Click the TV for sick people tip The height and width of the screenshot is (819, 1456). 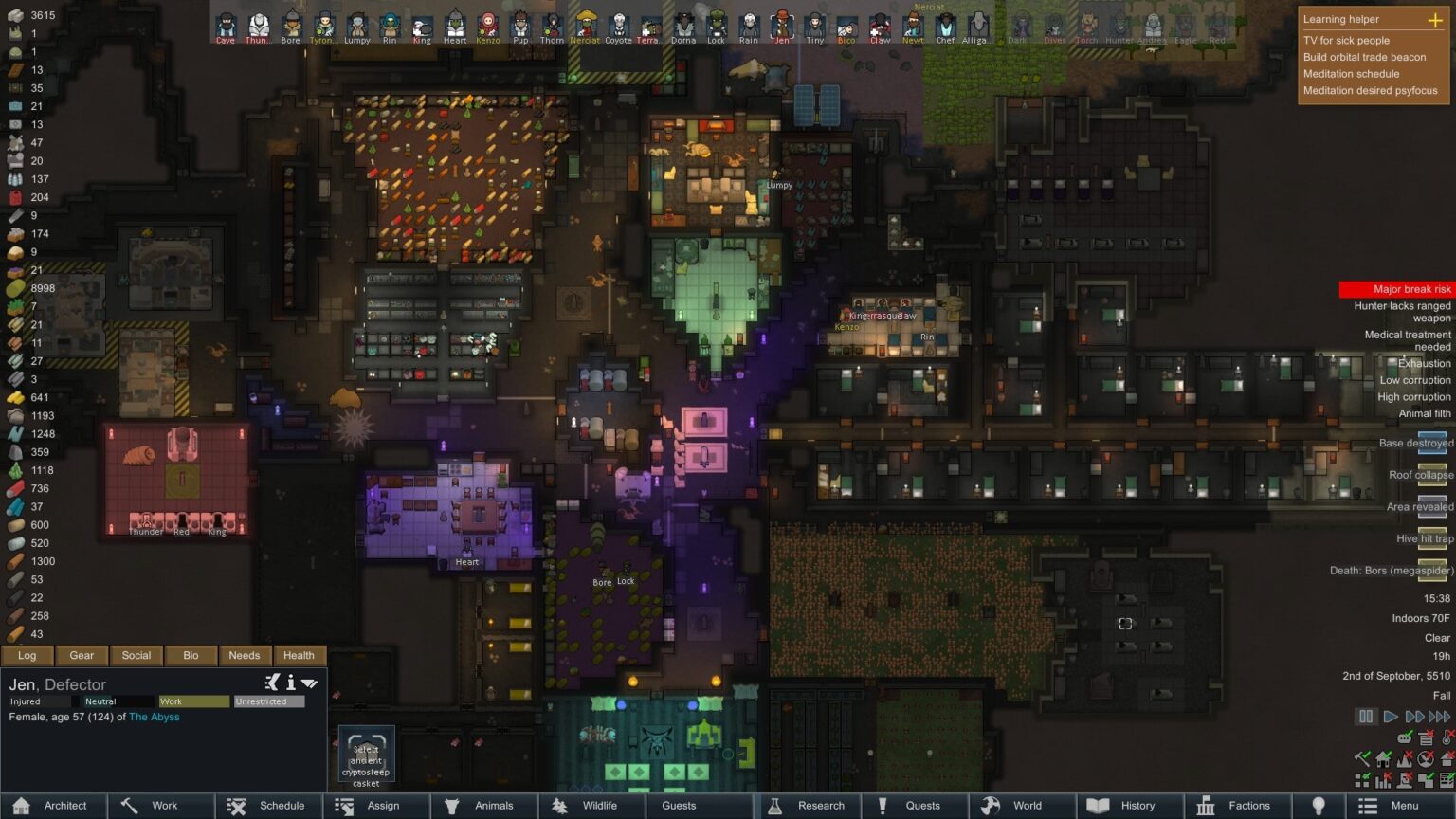point(1347,41)
